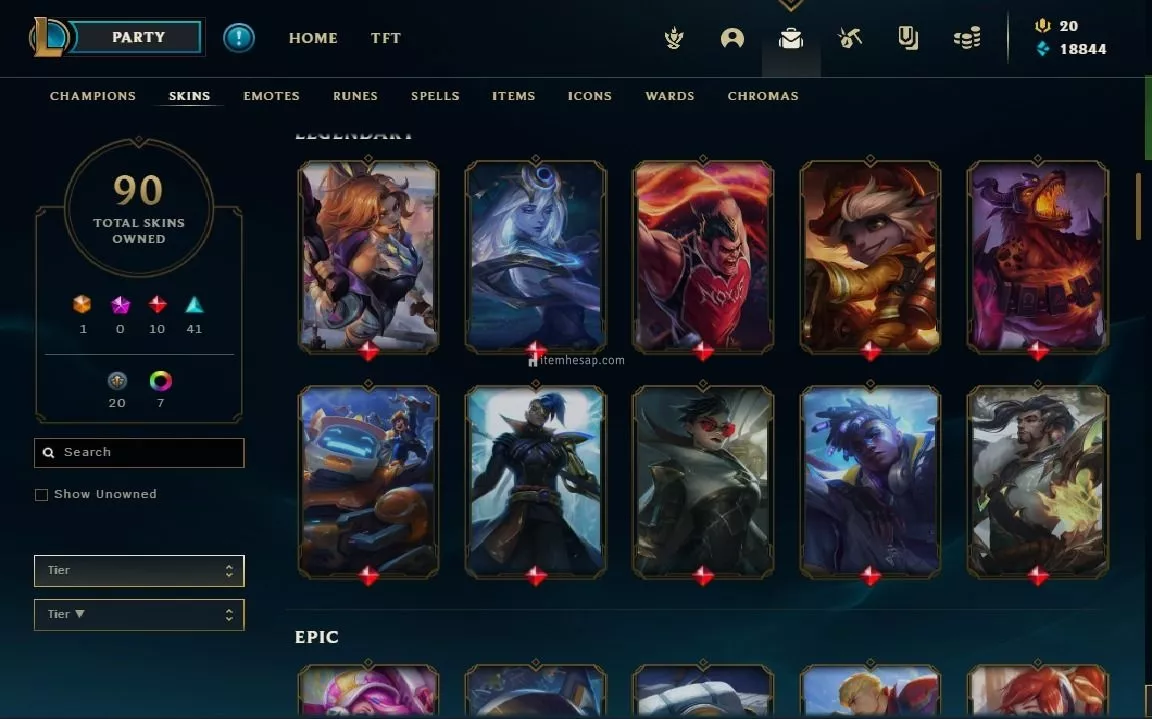The image size is (1152, 719).
Task: Open the profile icon in top bar
Action: coord(732,39)
